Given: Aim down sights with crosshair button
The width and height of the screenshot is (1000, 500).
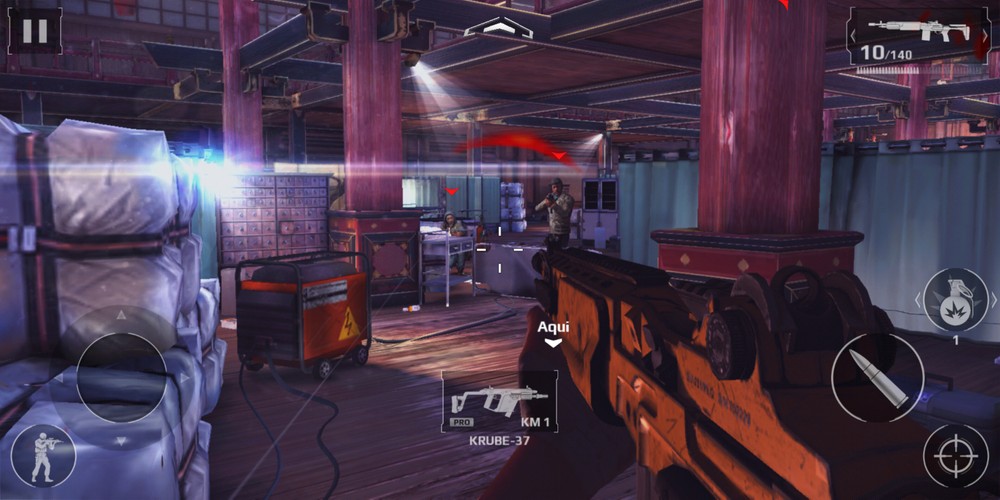Looking at the screenshot, I should click(x=955, y=456).
